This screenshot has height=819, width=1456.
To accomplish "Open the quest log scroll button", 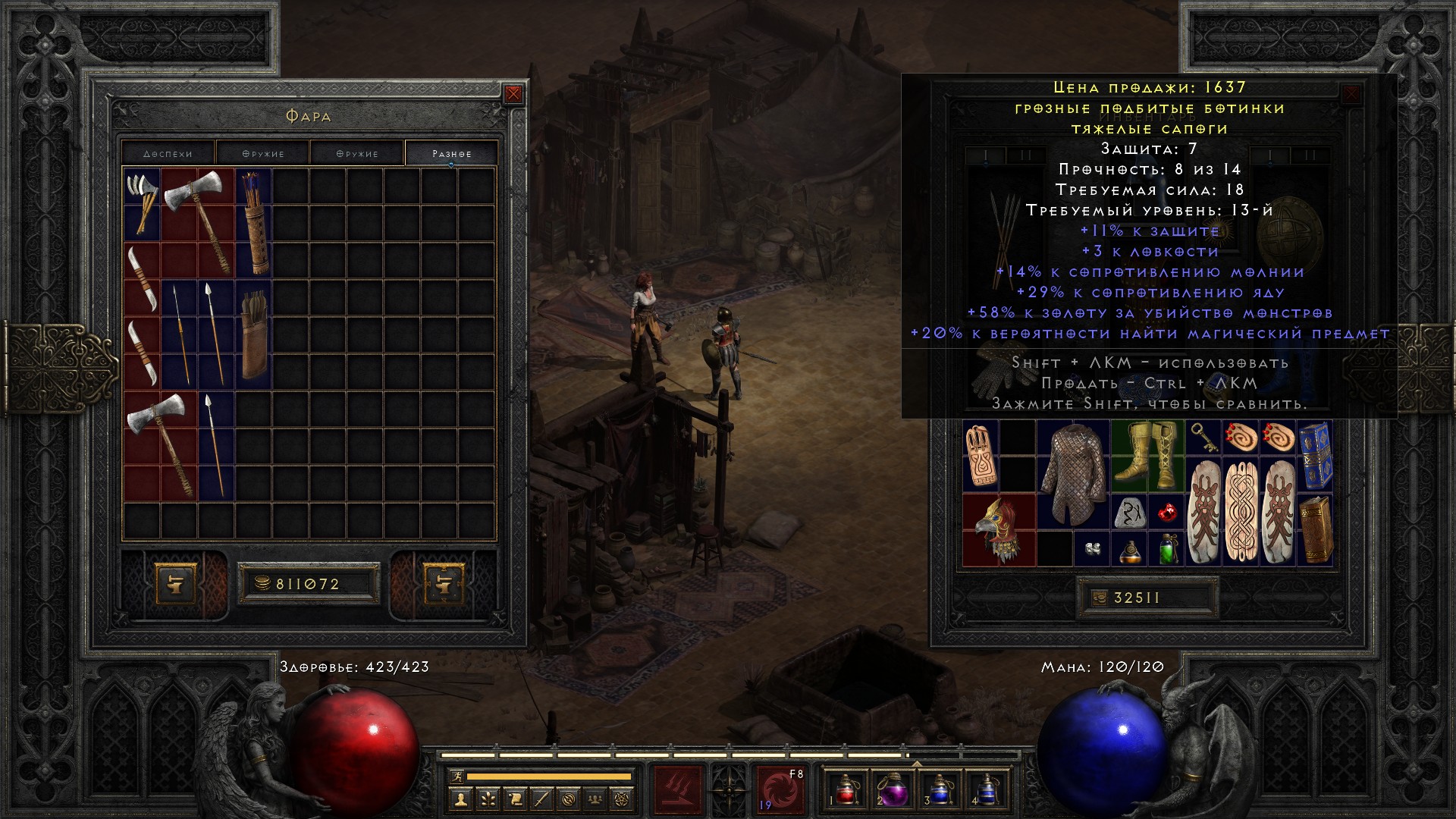I will point(515,799).
